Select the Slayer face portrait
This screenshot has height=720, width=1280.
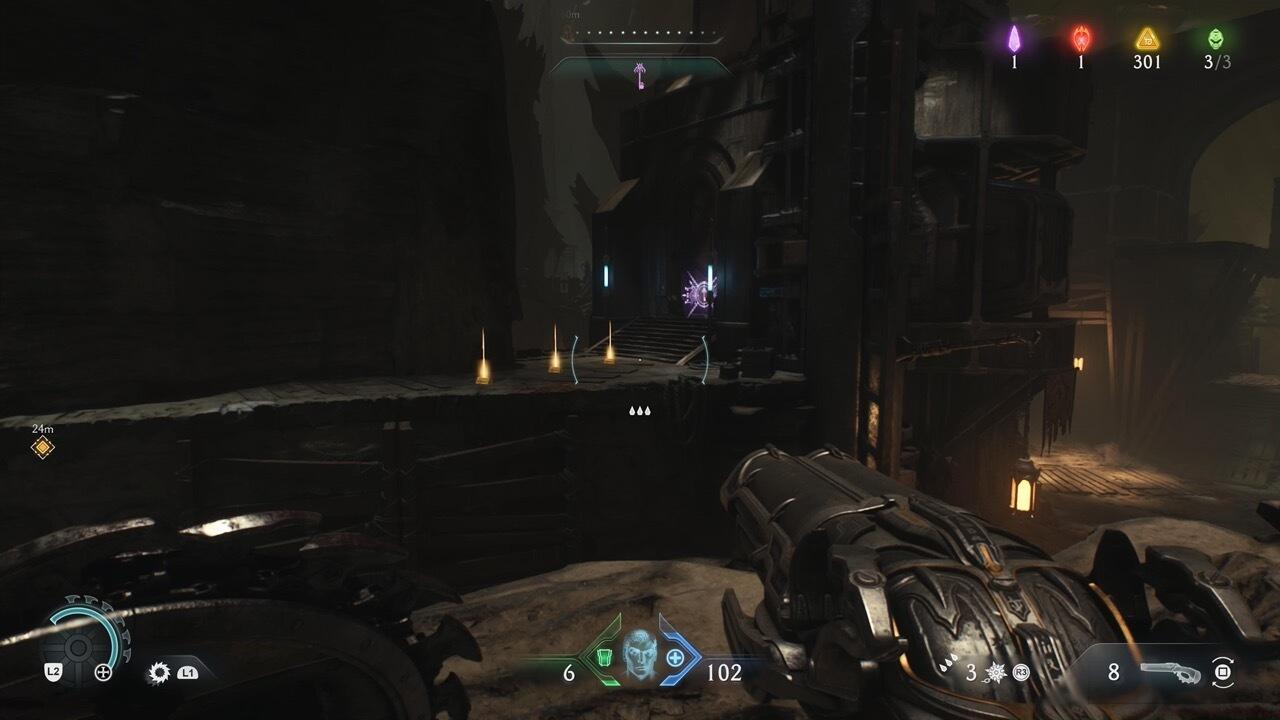coord(639,655)
